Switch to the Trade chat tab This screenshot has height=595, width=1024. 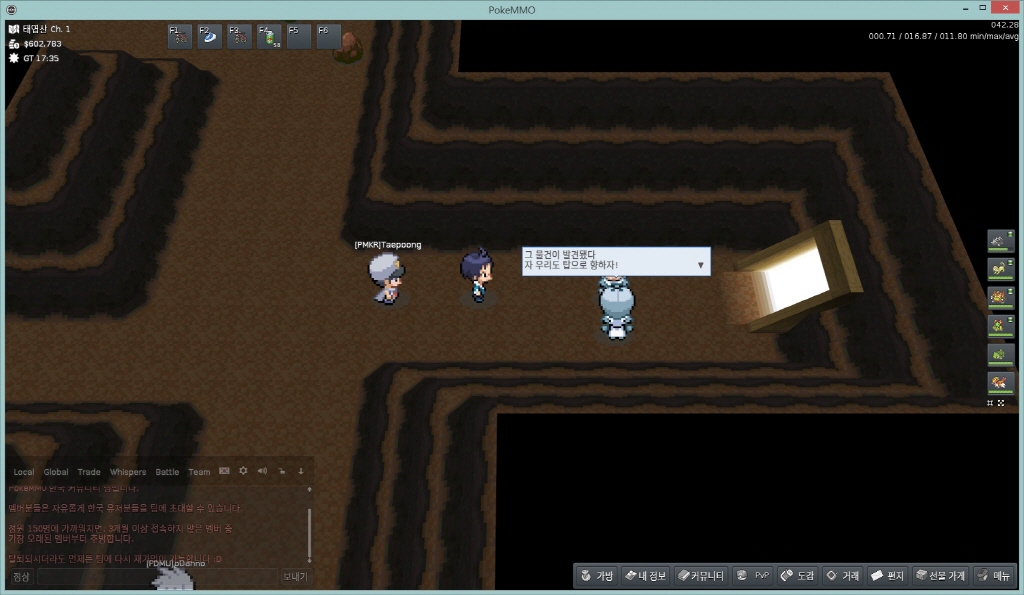(x=89, y=472)
